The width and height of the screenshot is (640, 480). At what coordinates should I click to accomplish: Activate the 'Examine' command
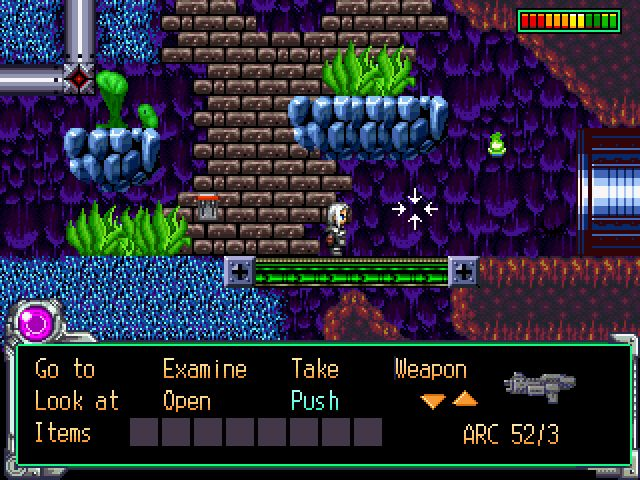coord(204,369)
